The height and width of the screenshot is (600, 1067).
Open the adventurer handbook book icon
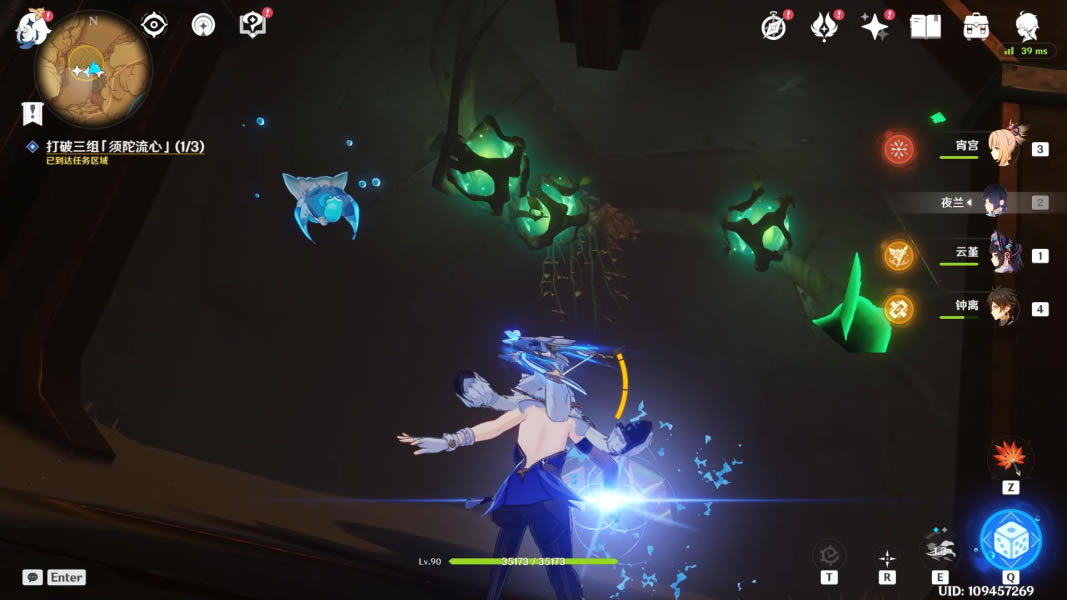click(x=925, y=27)
